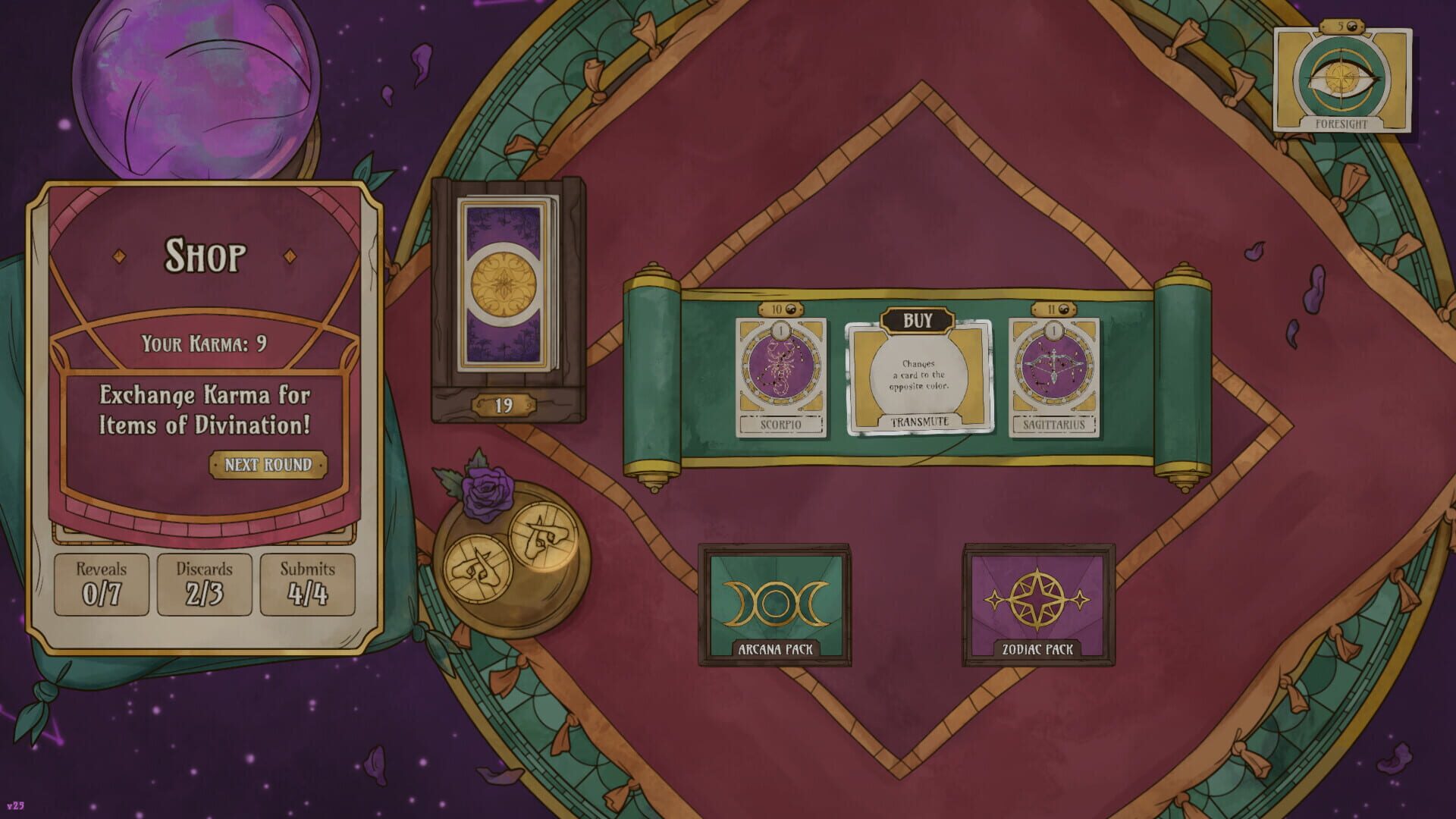Click the BUY sign above the Transmute card
The height and width of the screenshot is (819, 1456).
(918, 321)
